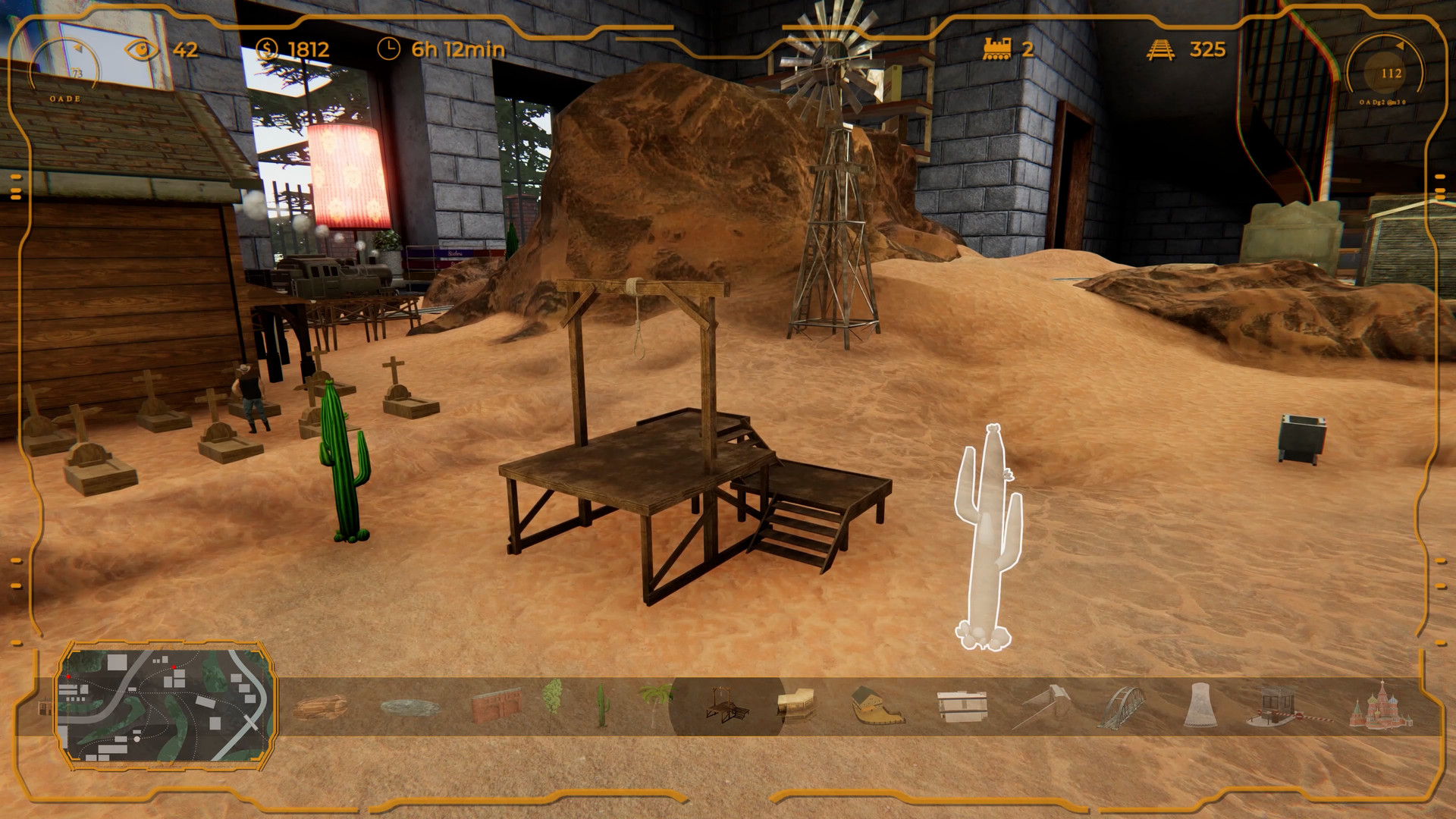Viewport: 1456px width, 819px height.
Task: Click the locomotive counter showing 2
Action: (x=1009, y=52)
